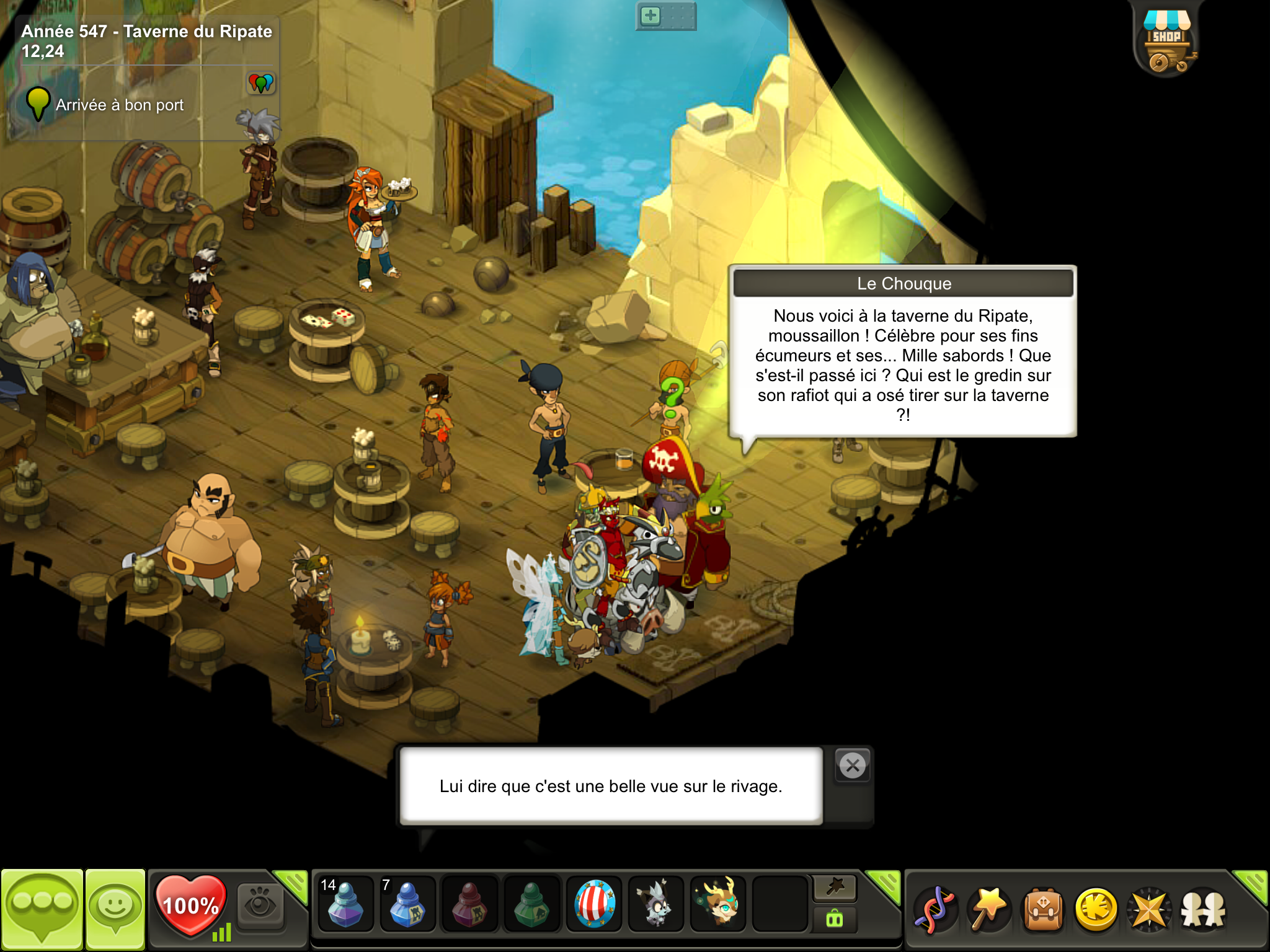Open the star wand spells menu
Screen dimensions: 1270x952
click(988, 909)
